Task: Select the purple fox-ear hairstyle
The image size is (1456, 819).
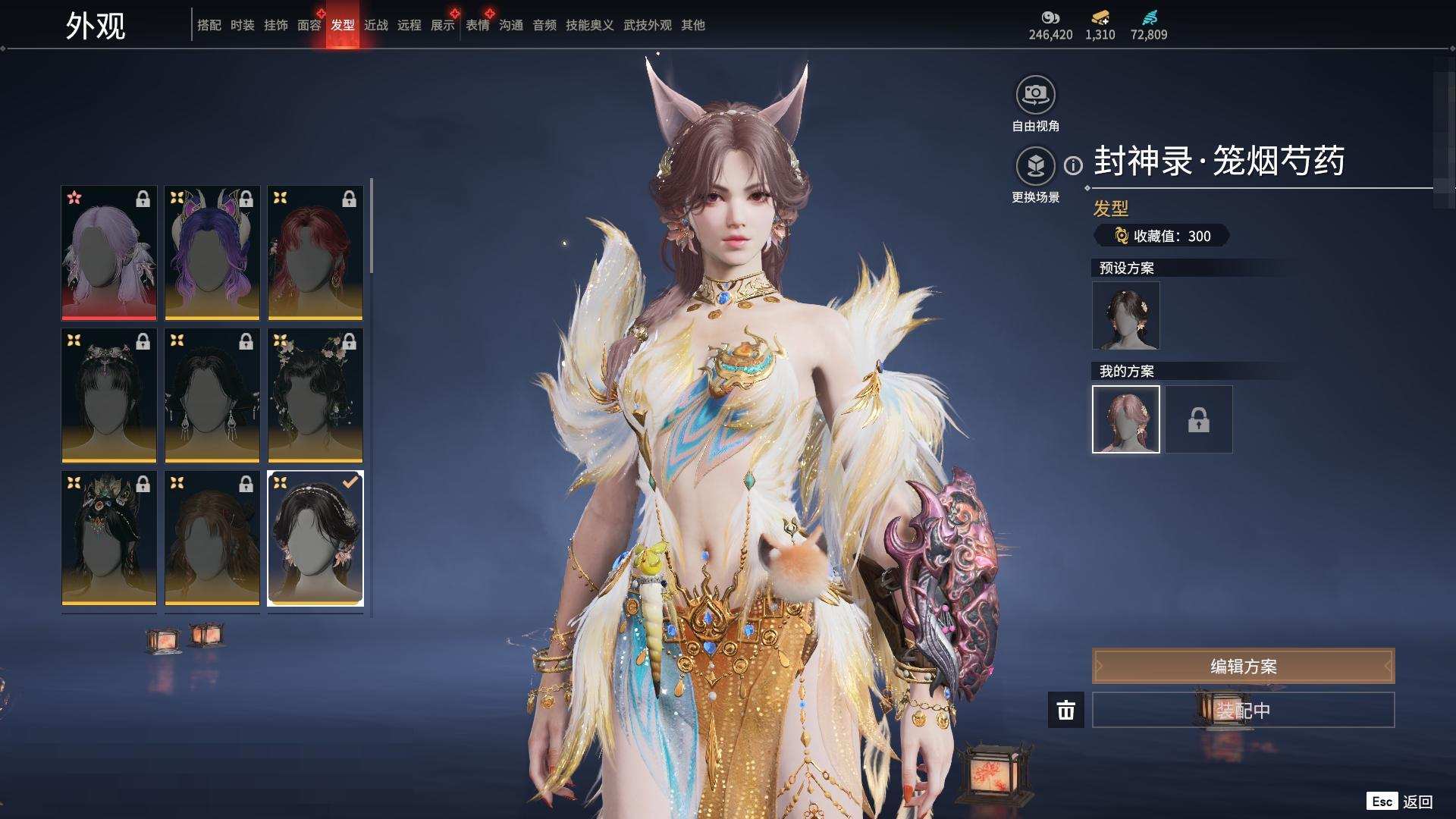Action: (x=212, y=253)
